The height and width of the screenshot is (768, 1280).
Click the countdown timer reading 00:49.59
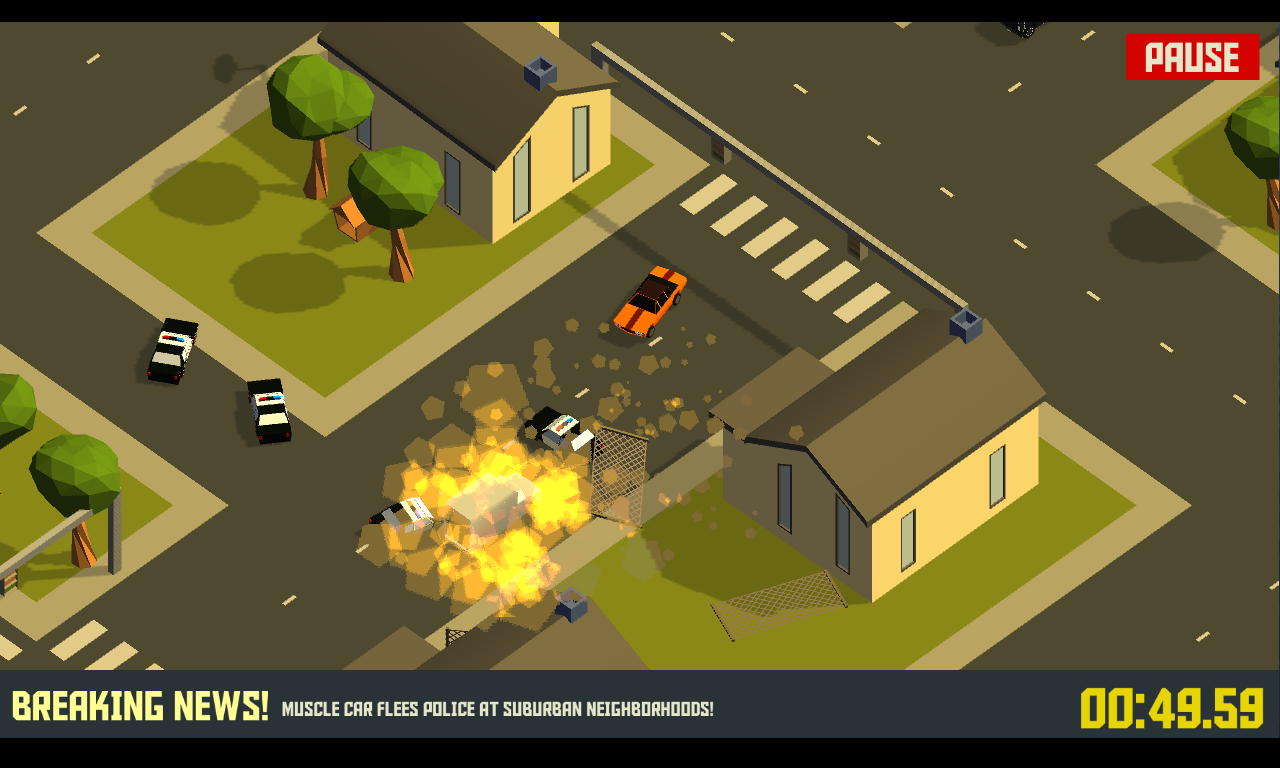coord(1170,709)
